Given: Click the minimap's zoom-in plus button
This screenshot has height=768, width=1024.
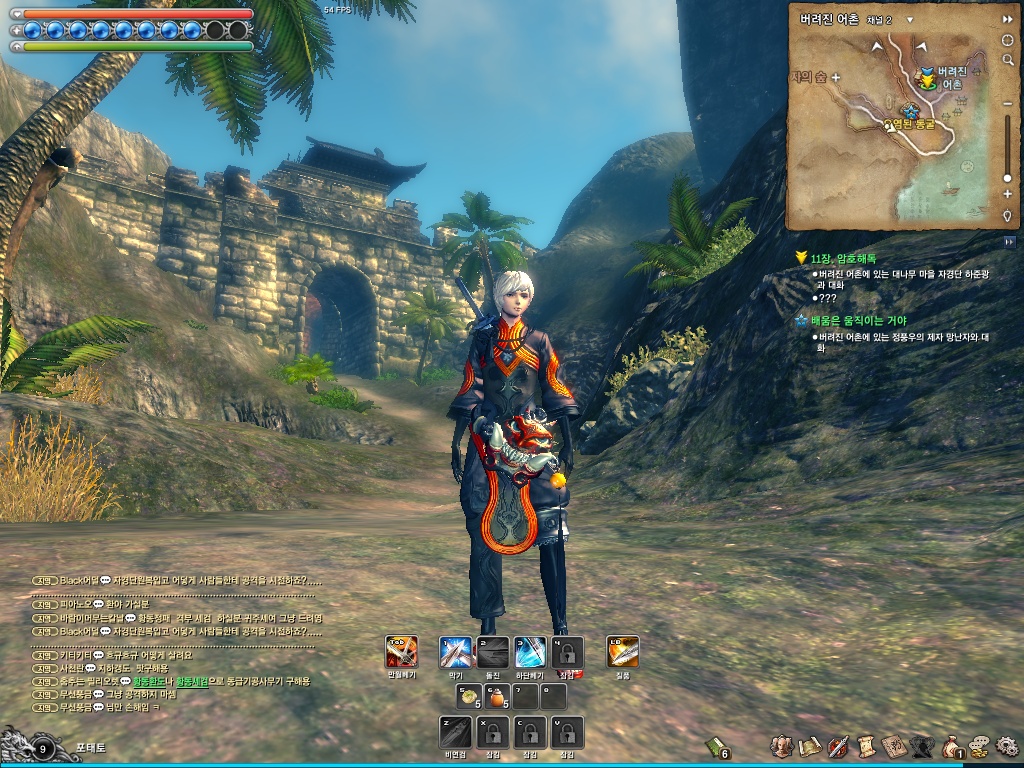Looking at the screenshot, I should 1007,194.
